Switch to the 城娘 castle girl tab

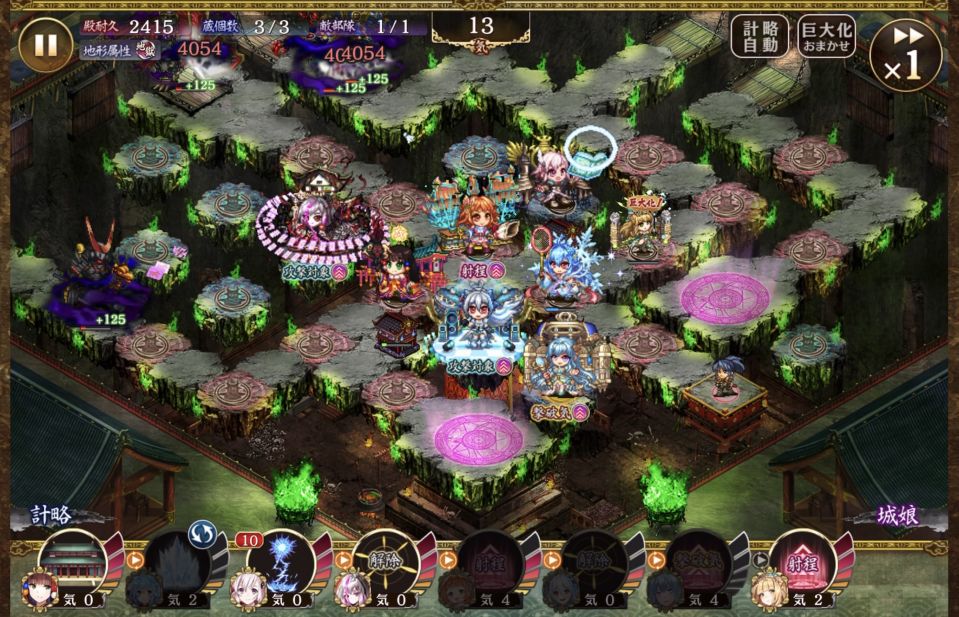coord(896,515)
